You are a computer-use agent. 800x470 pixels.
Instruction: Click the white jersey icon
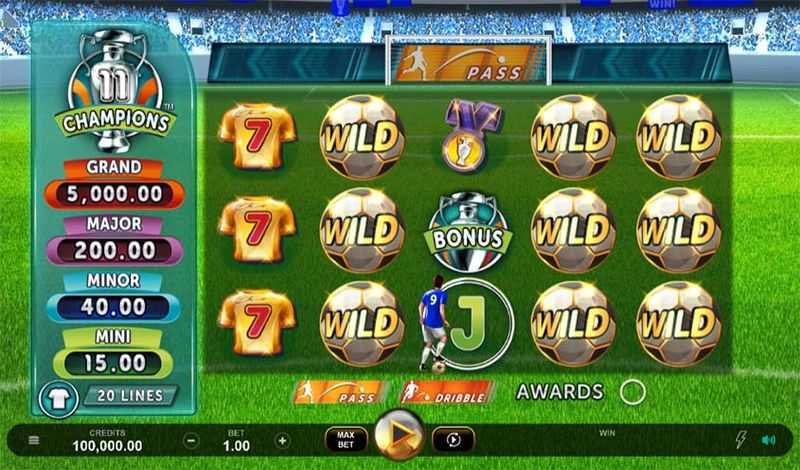pos(59,398)
